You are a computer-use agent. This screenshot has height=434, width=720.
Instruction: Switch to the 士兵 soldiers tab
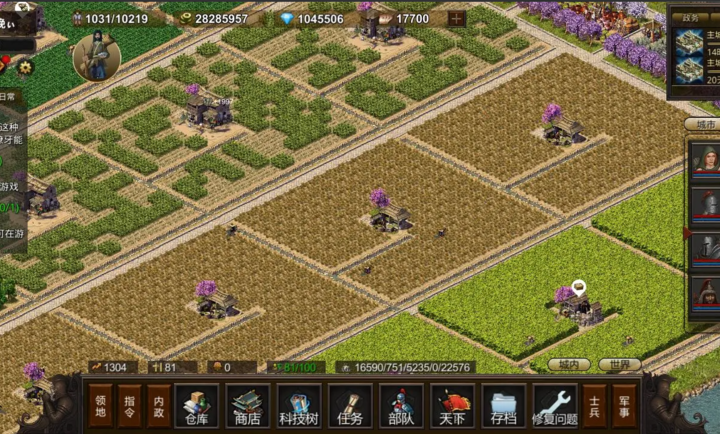point(594,406)
